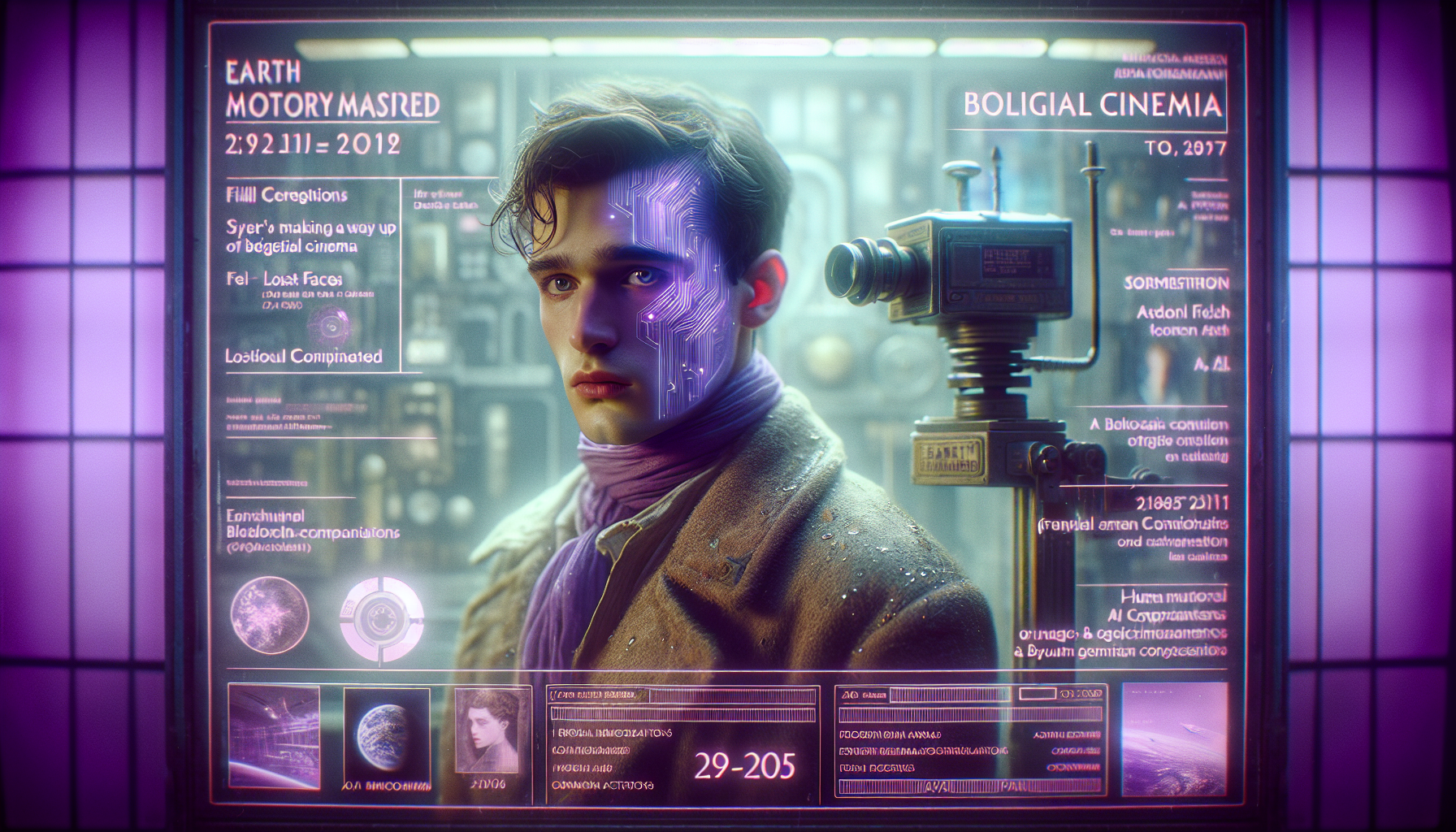Open the Earth Motory Masred title
Image resolution: width=1456 pixels, height=832 pixels.
(x=332, y=89)
